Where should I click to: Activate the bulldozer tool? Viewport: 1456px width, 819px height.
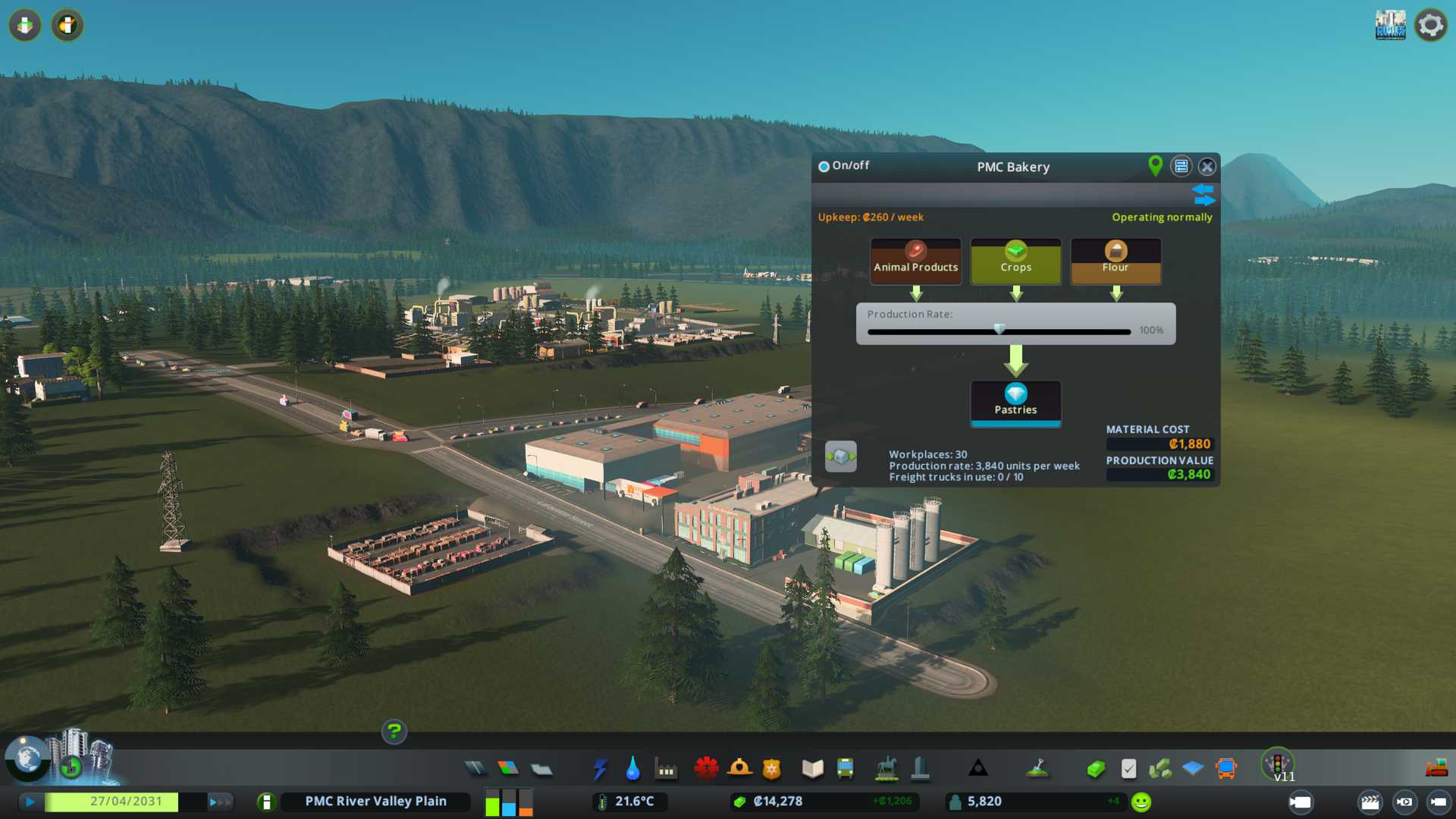1436,769
